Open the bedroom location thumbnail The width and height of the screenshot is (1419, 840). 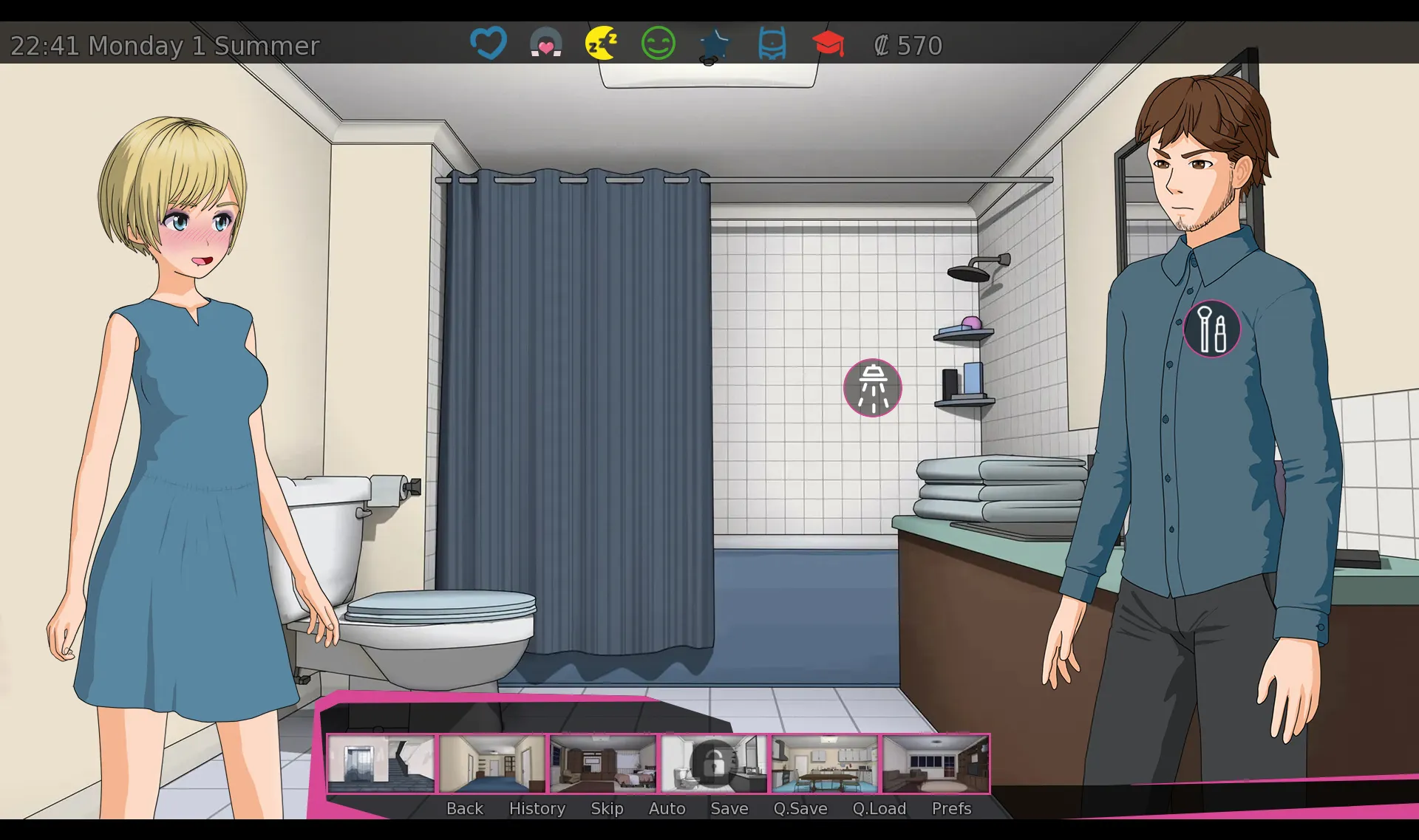pos(603,763)
